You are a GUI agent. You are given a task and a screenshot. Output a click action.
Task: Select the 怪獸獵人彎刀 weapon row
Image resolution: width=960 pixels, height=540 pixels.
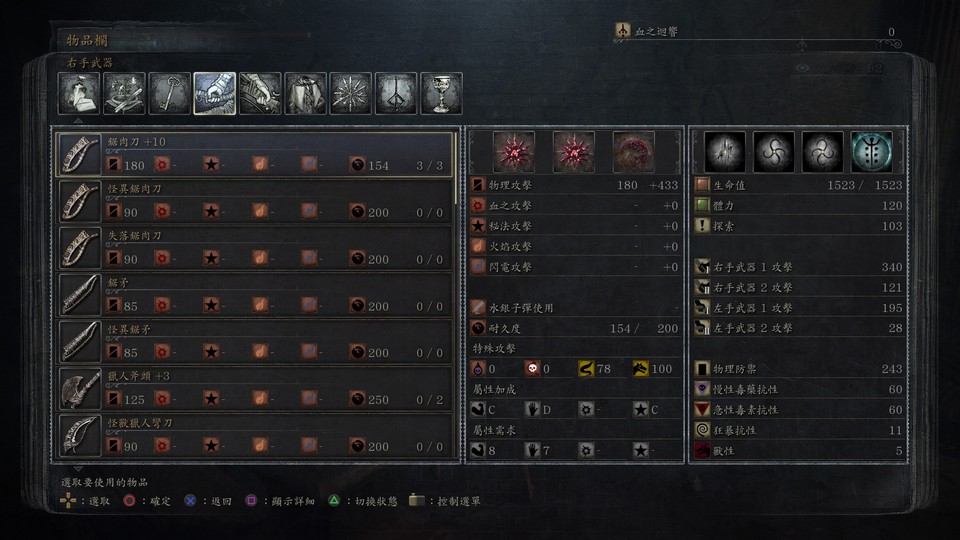click(255, 436)
